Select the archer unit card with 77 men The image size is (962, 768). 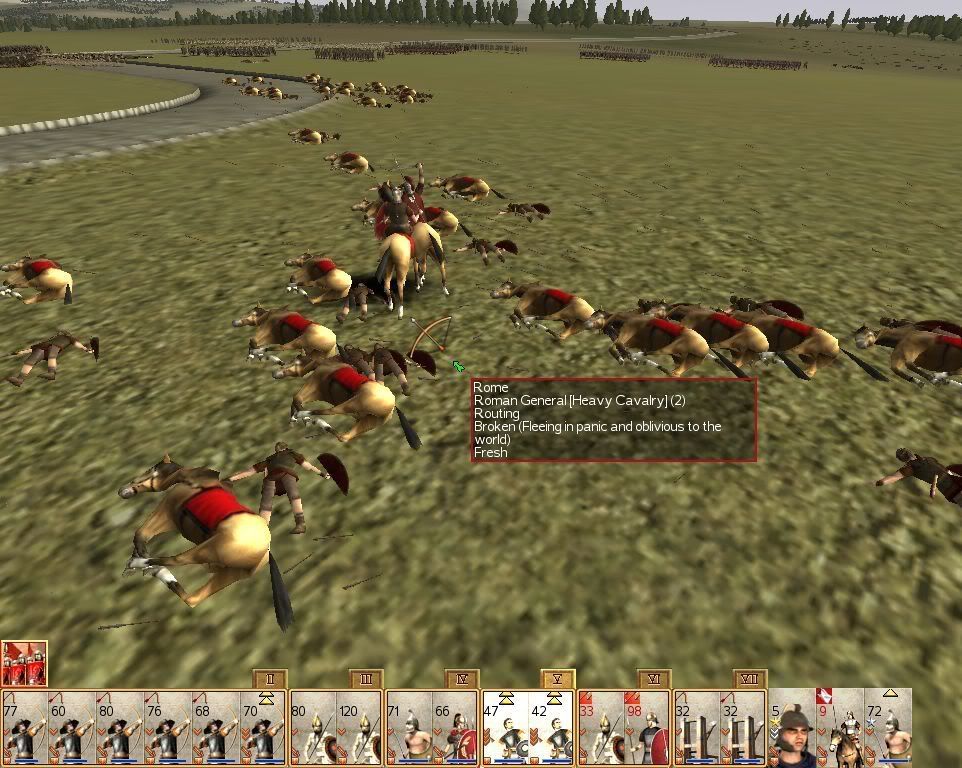tap(25, 726)
